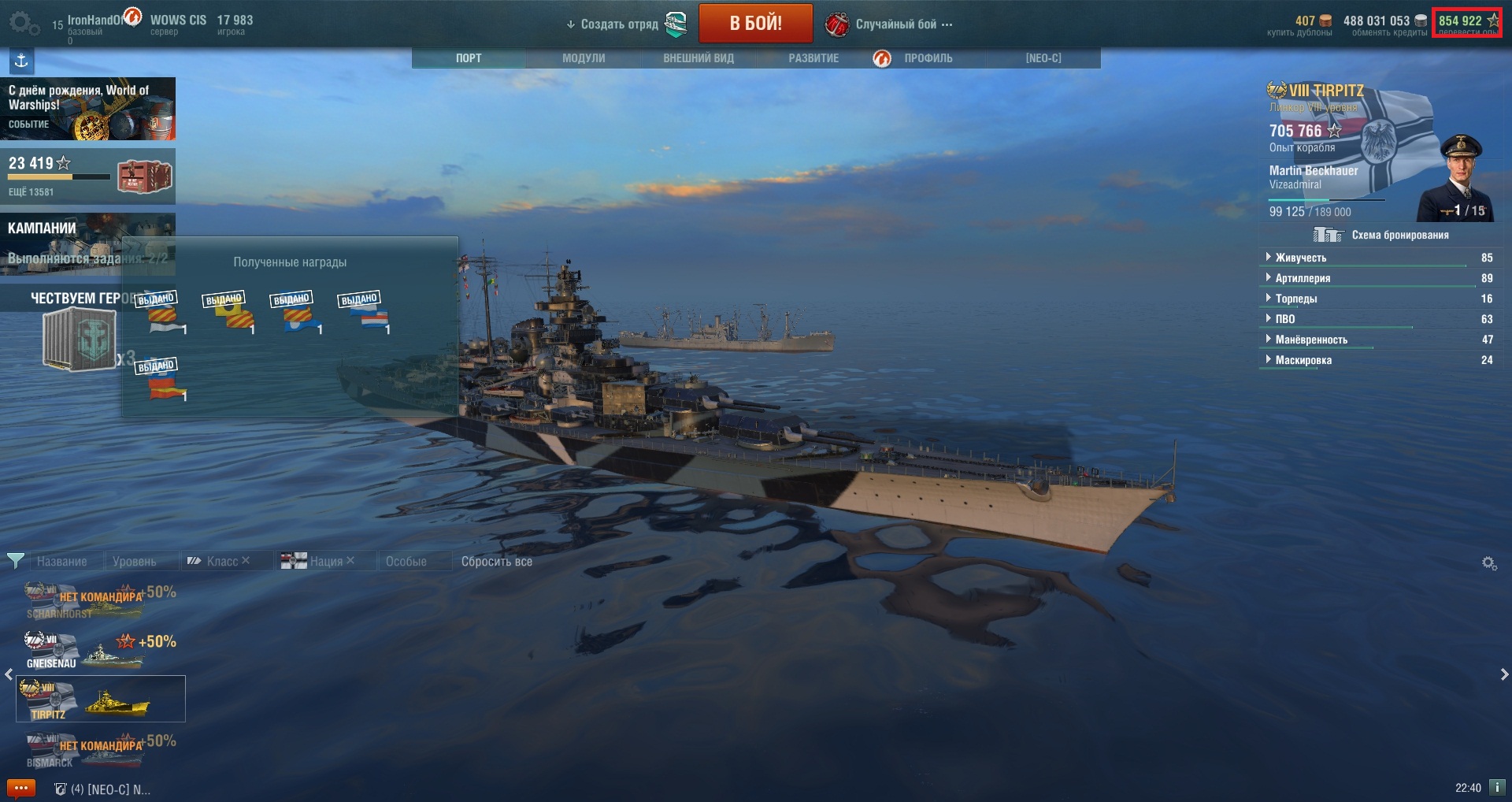
Task: Switch to the Модули tab
Action: click(x=584, y=58)
